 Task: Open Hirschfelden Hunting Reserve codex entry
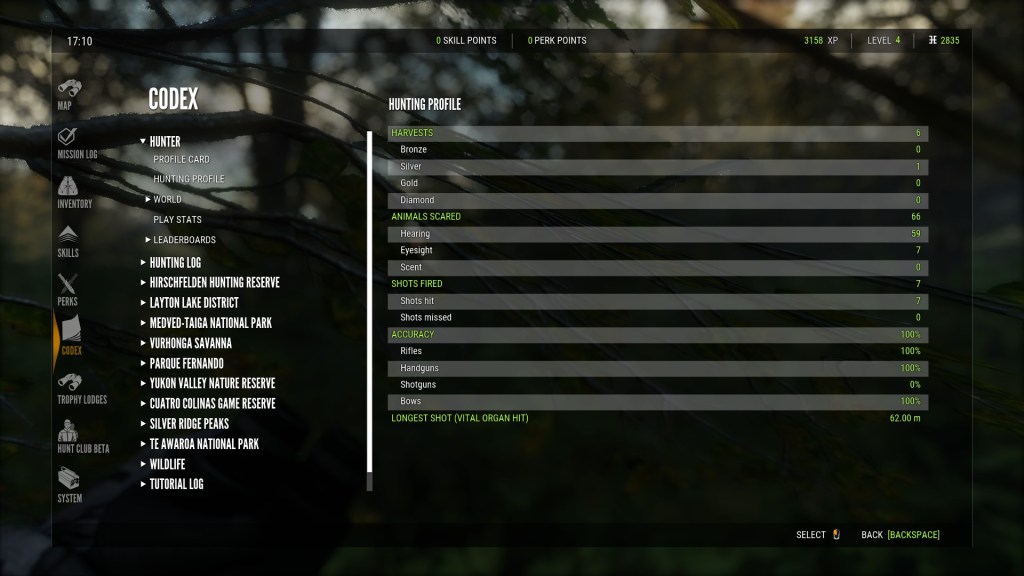click(214, 283)
